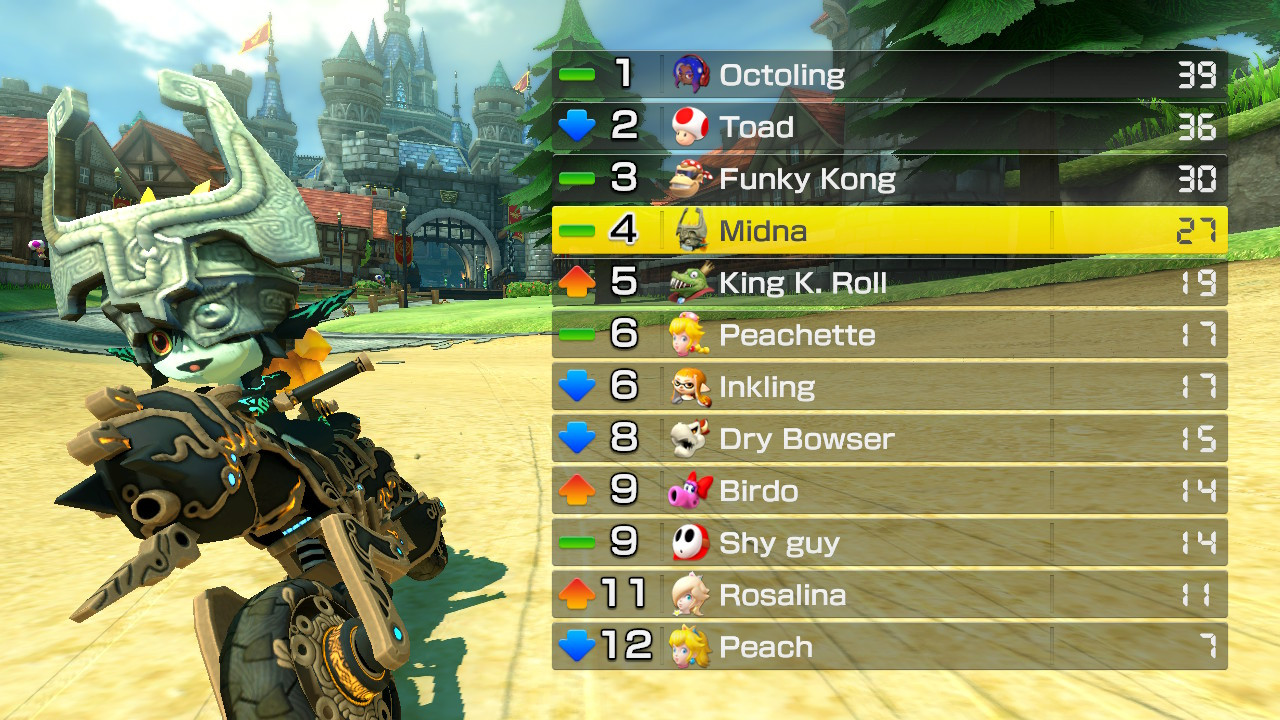Click rank number 1 beside Octoling
Screen dimensions: 1280x720
point(625,73)
